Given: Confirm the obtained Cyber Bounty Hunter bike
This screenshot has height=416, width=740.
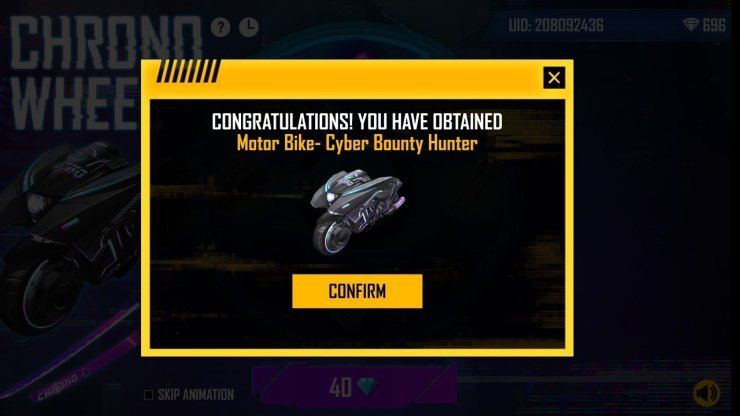Looking at the screenshot, I should coord(357,291).
